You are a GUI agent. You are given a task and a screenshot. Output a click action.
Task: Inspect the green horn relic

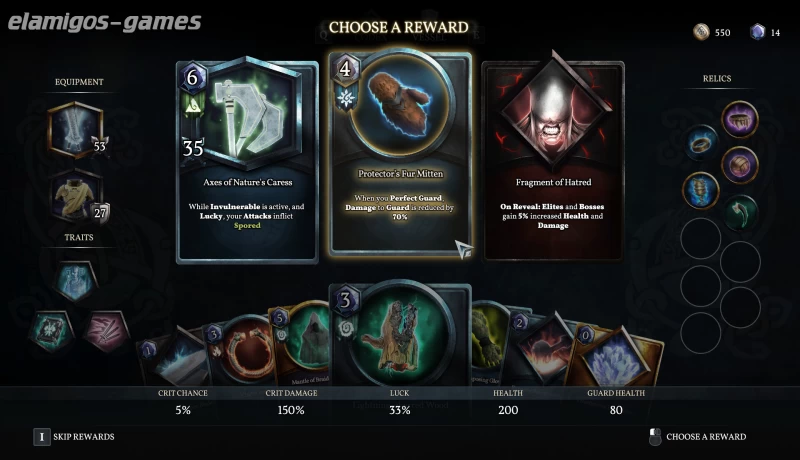(x=740, y=211)
